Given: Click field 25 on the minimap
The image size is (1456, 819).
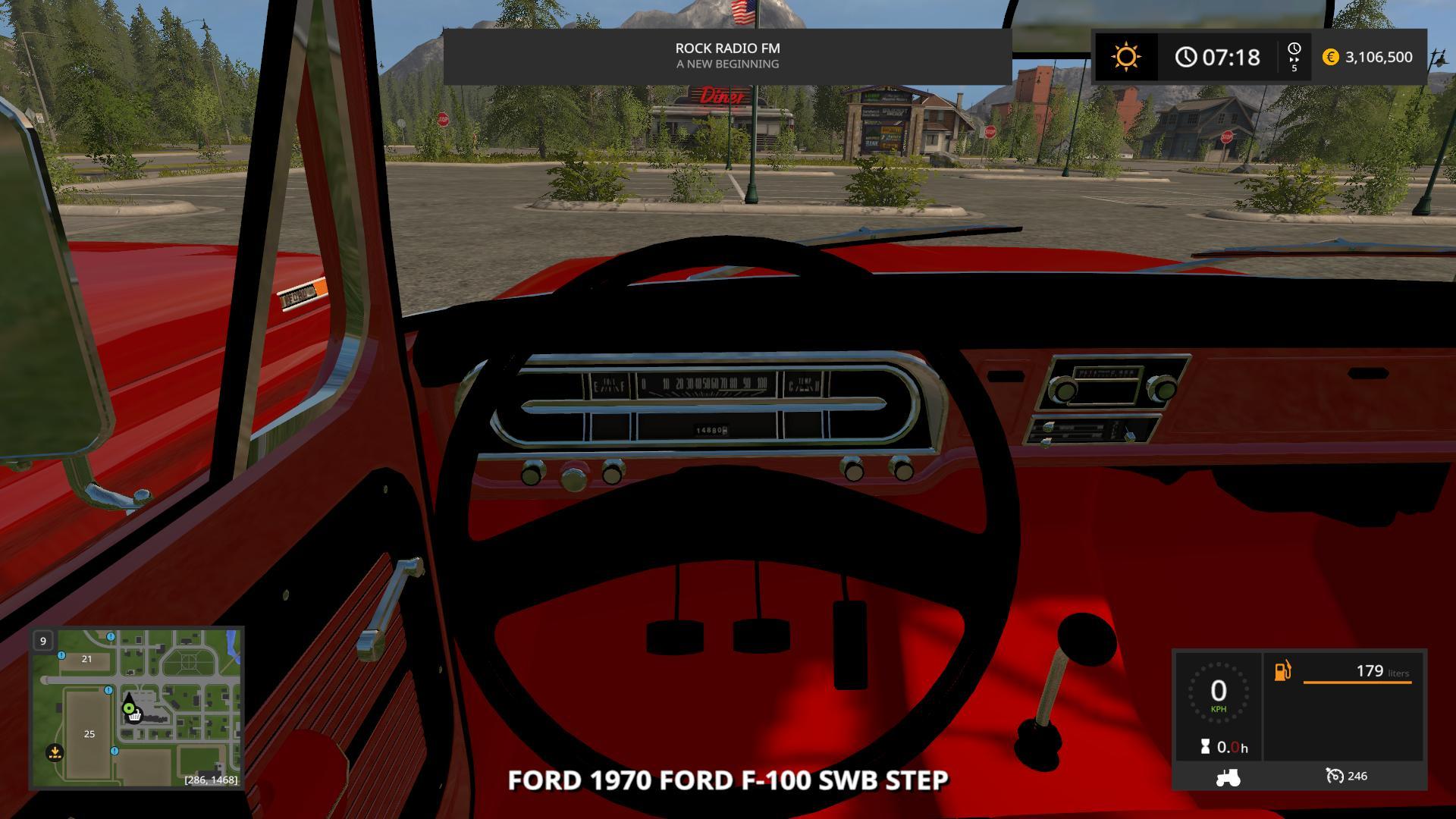Looking at the screenshot, I should pos(89,733).
